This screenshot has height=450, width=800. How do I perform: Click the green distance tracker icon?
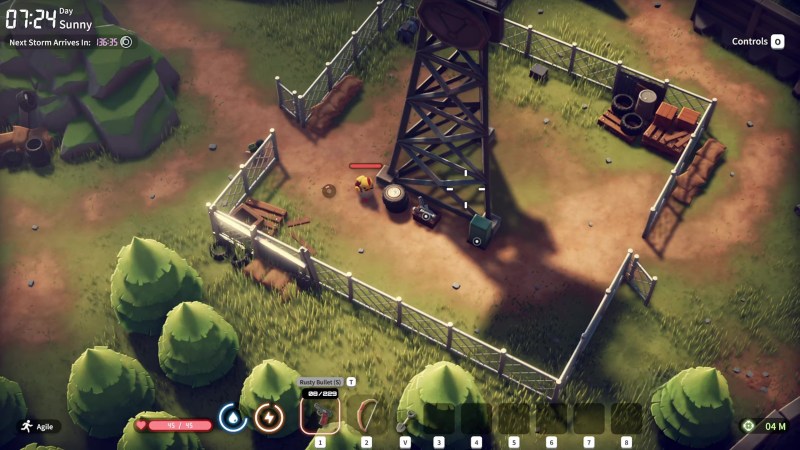(x=747, y=426)
